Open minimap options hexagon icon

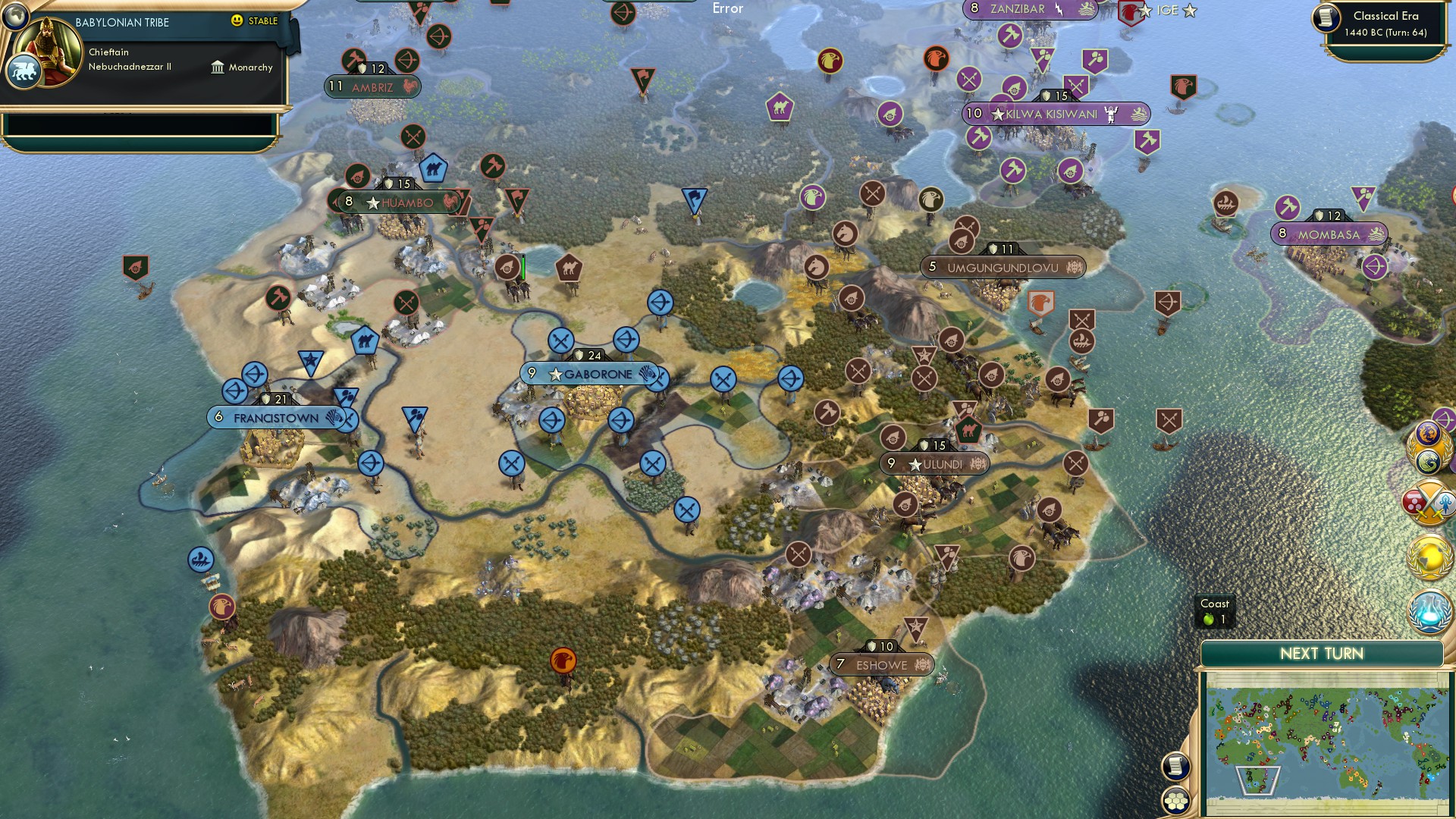pos(1176,800)
